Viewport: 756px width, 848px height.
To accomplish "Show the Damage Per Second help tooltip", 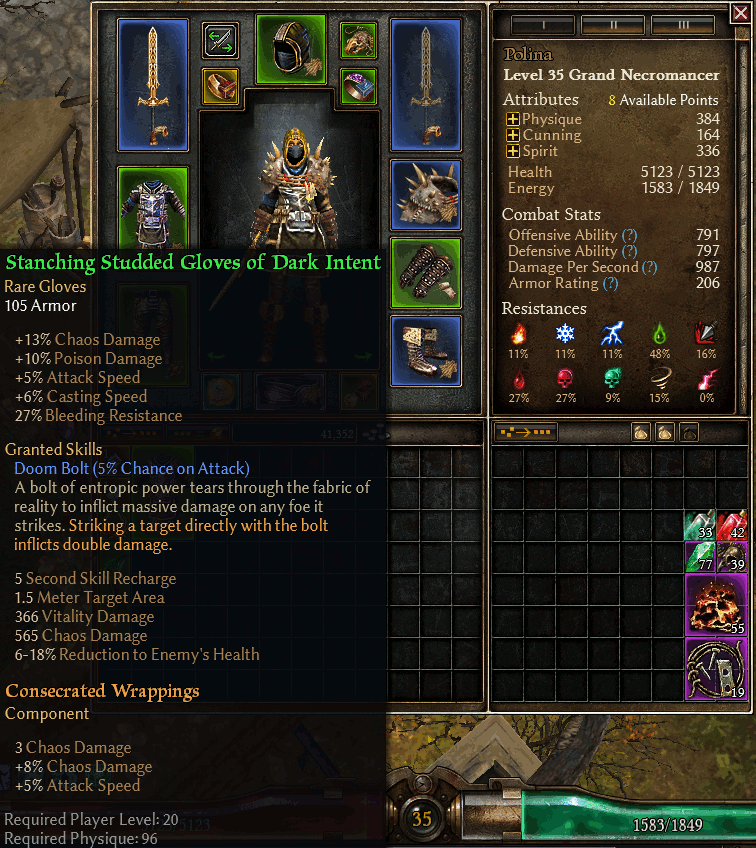I will click(x=650, y=267).
